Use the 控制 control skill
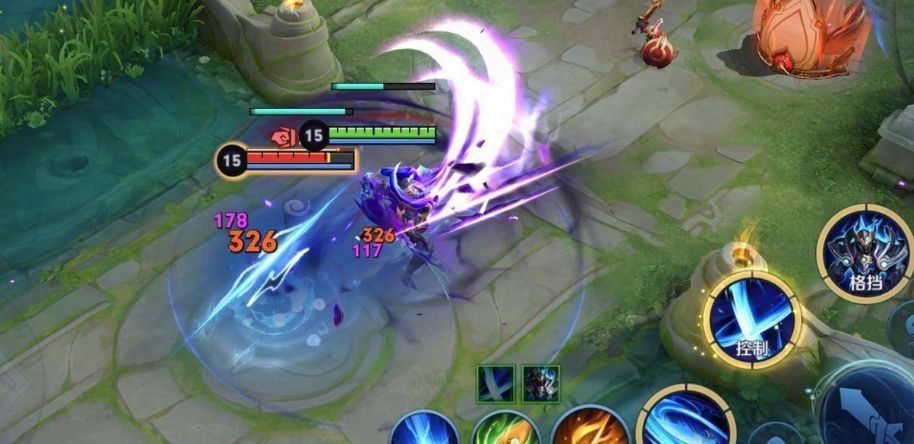The image size is (914, 444). coord(752,318)
